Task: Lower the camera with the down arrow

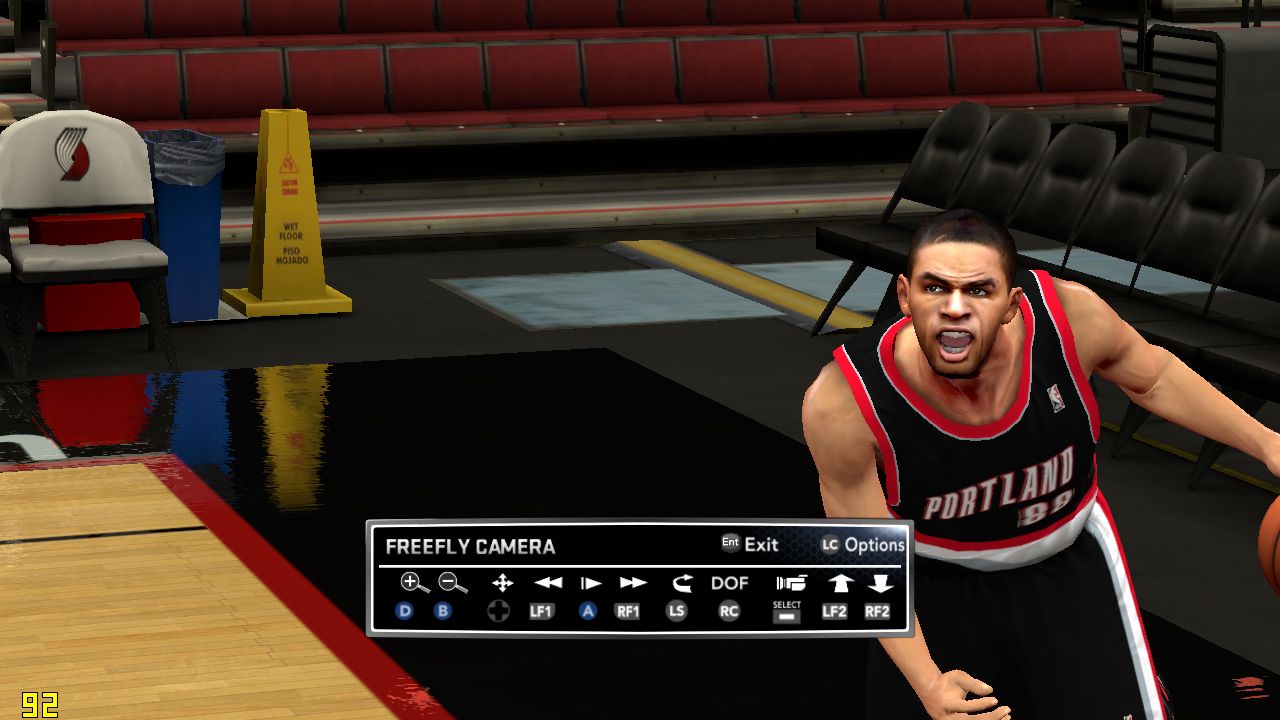Action: pyautogui.click(x=880, y=582)
